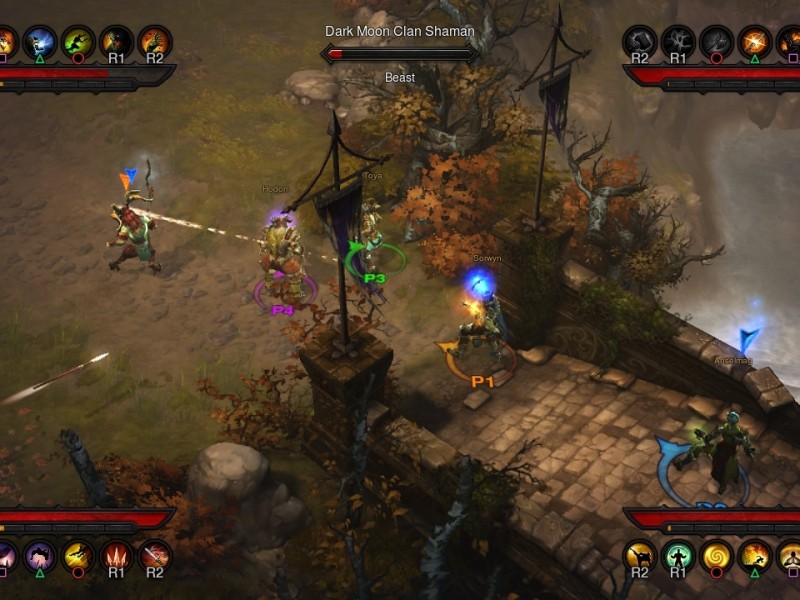Trigger the golden spiral skill icon
The height and width of the screenshot is (600, 800).
(716, 556)
